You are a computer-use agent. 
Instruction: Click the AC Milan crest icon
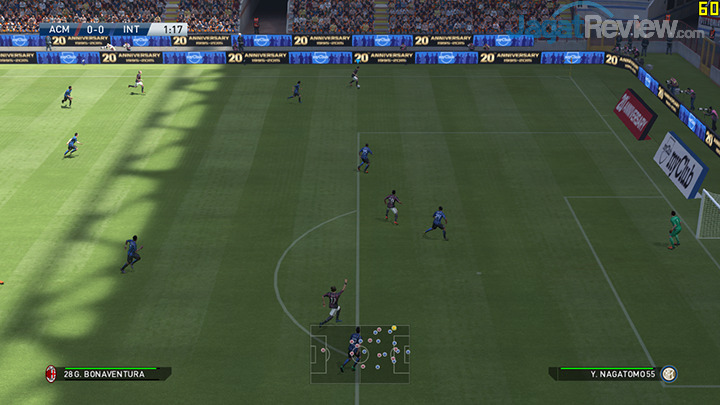click(50, 374)
